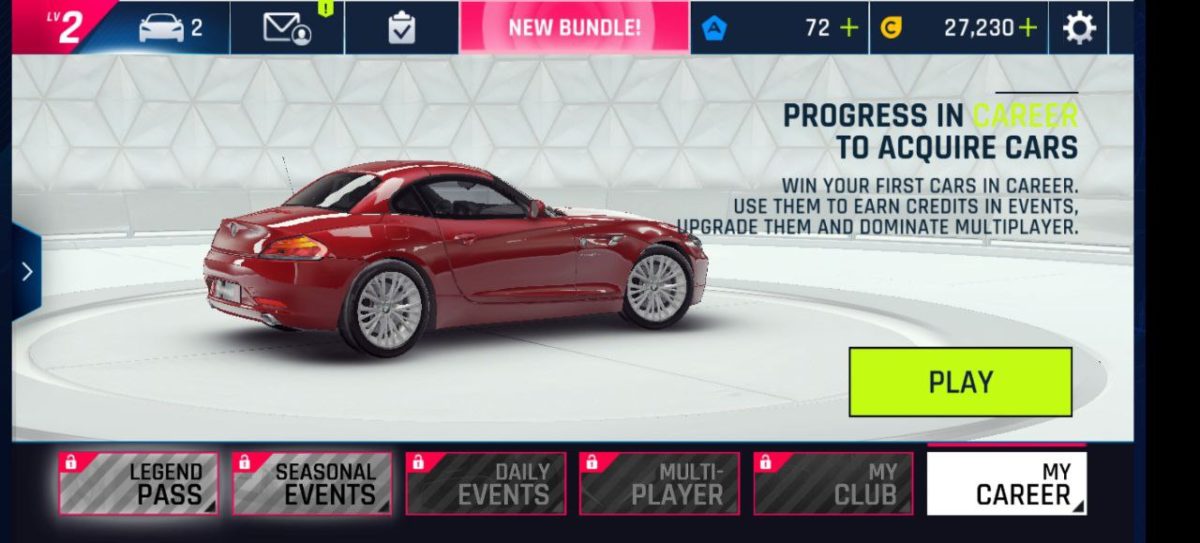
Task: Start the career with the Play button
Action: (x=960, y=382)
